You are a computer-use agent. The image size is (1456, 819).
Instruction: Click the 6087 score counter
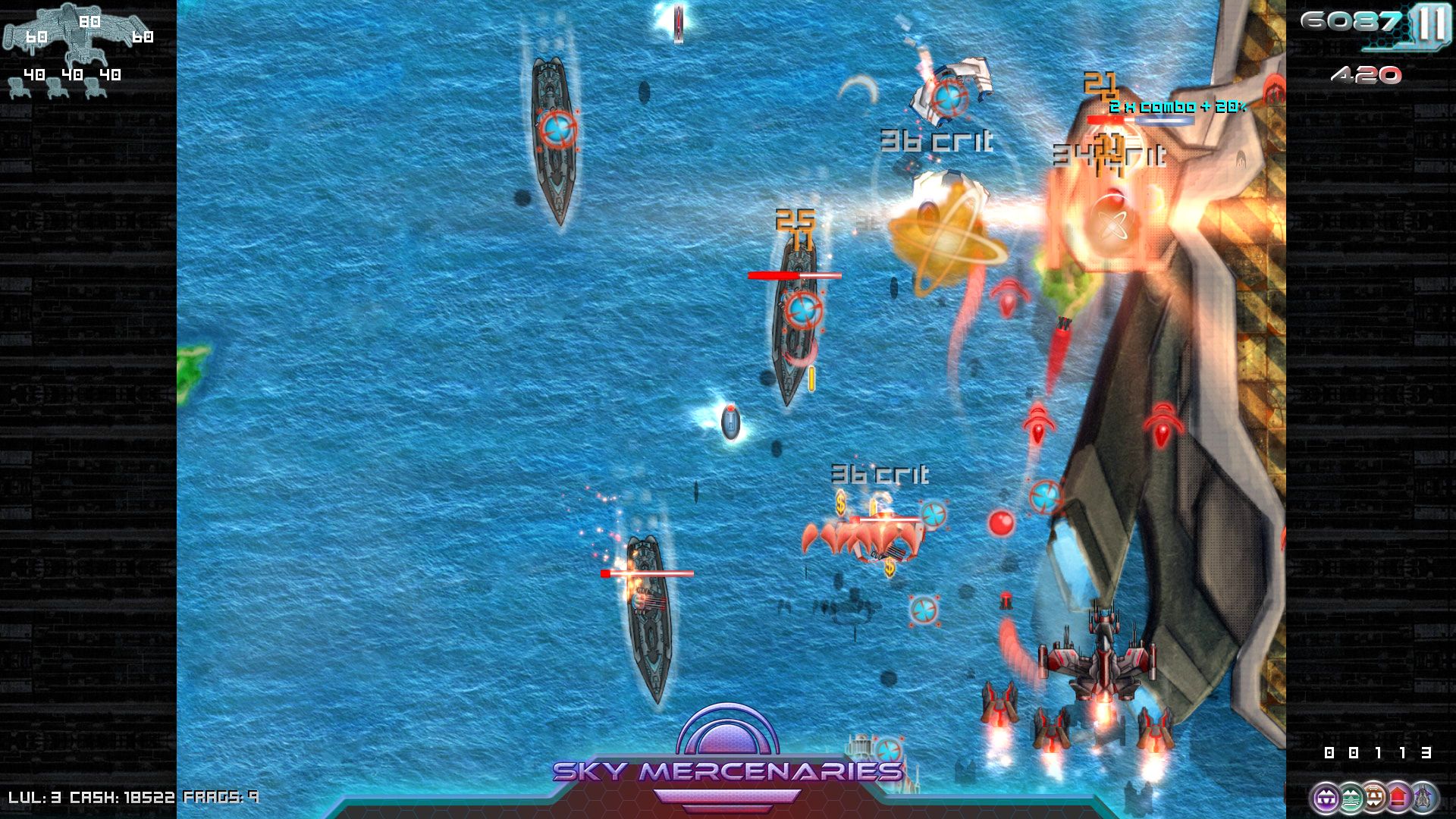pyautogui.click(x=1350, y=21)
